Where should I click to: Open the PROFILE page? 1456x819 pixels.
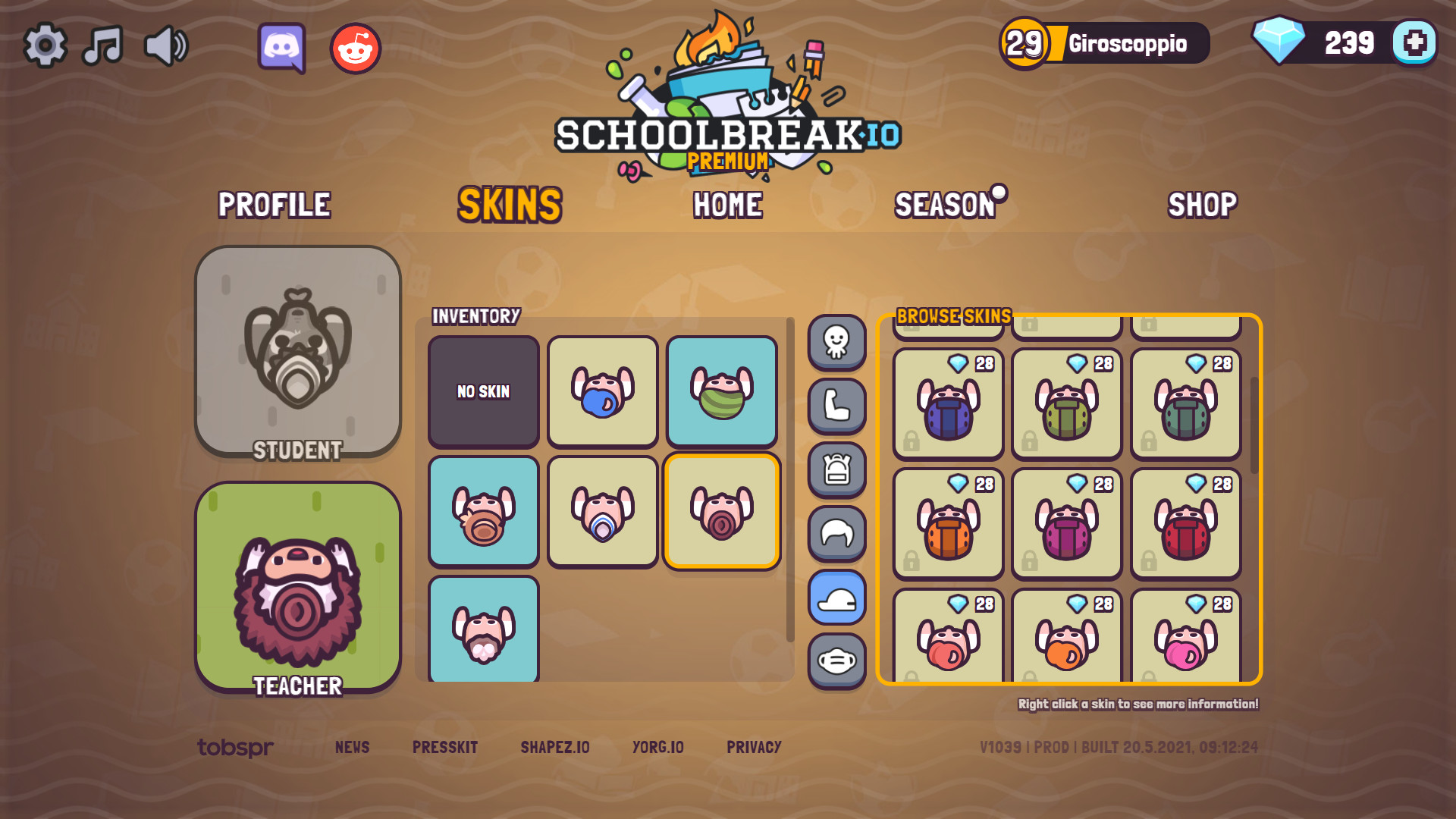pos(275,205)
